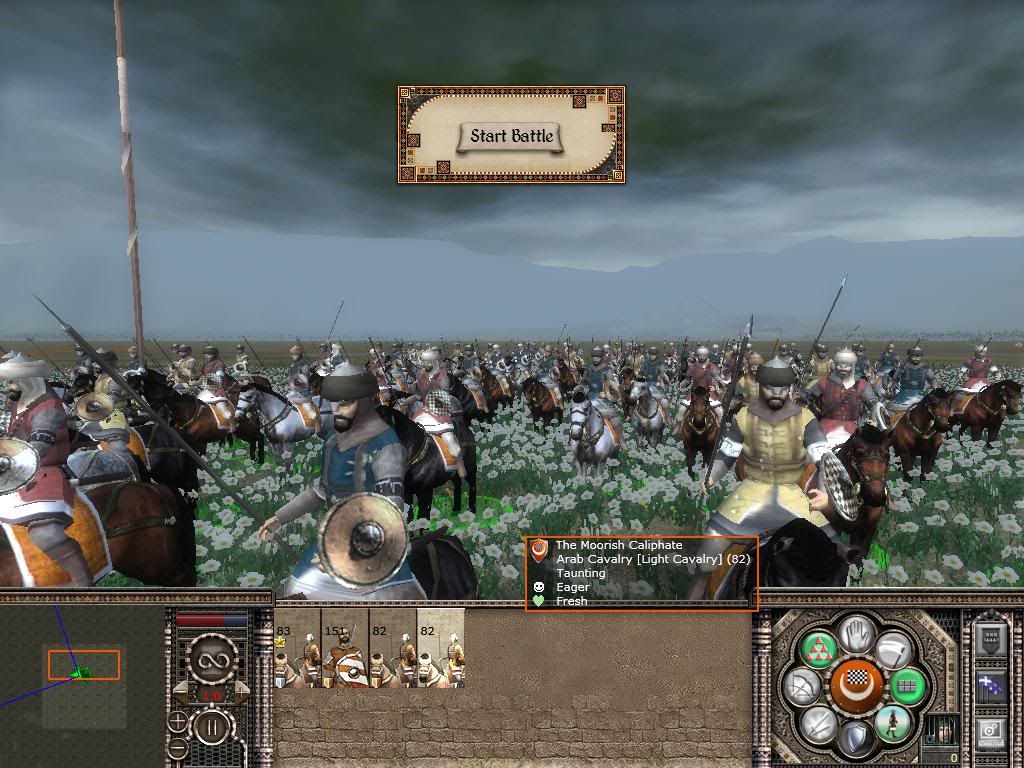Image resolution: width=1024 pixels, height=768 pixels.
Task: Enable guard mode with the shield icon
Action: [855, 739]
